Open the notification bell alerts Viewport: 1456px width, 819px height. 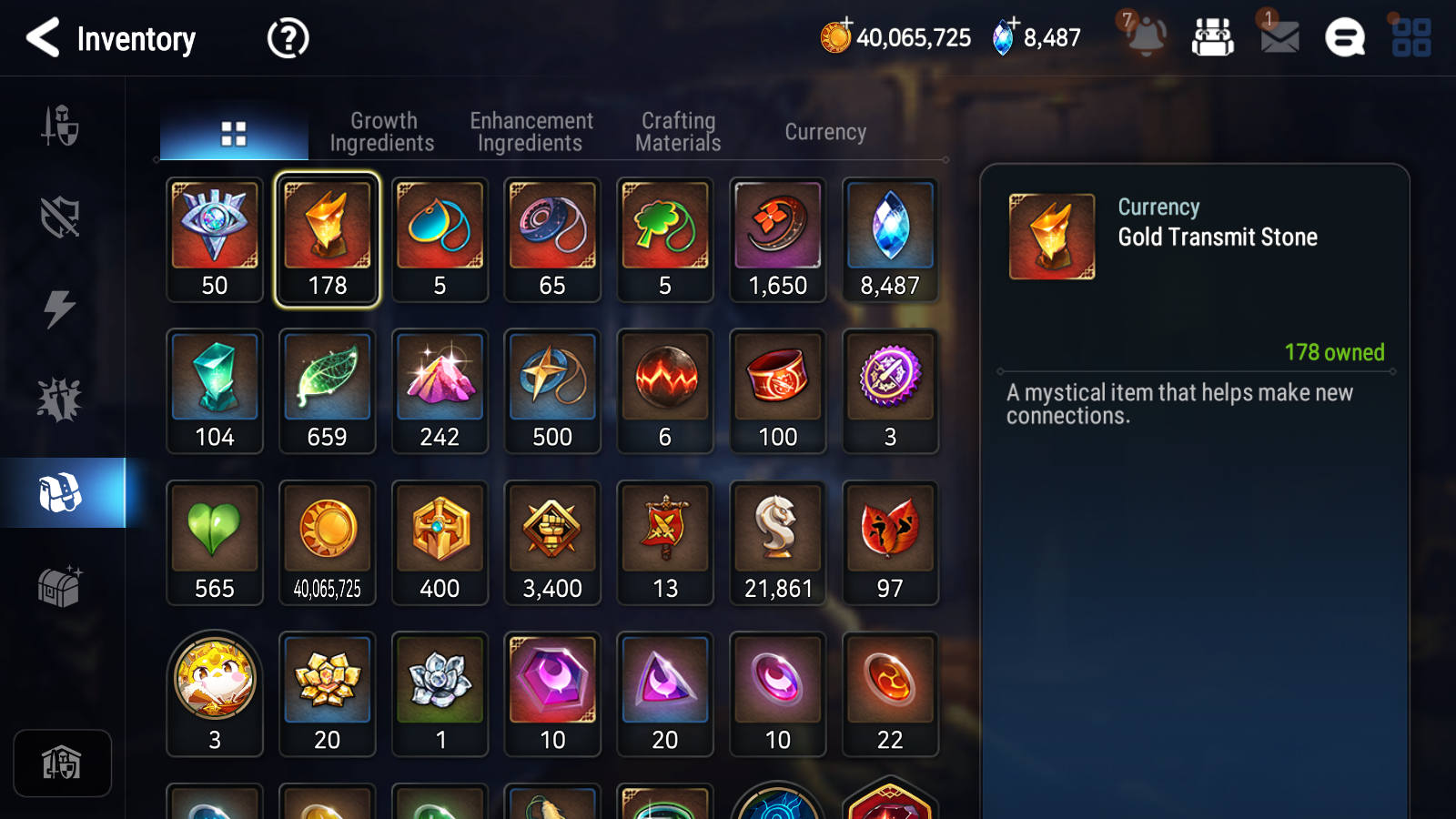click(1146, 36)
